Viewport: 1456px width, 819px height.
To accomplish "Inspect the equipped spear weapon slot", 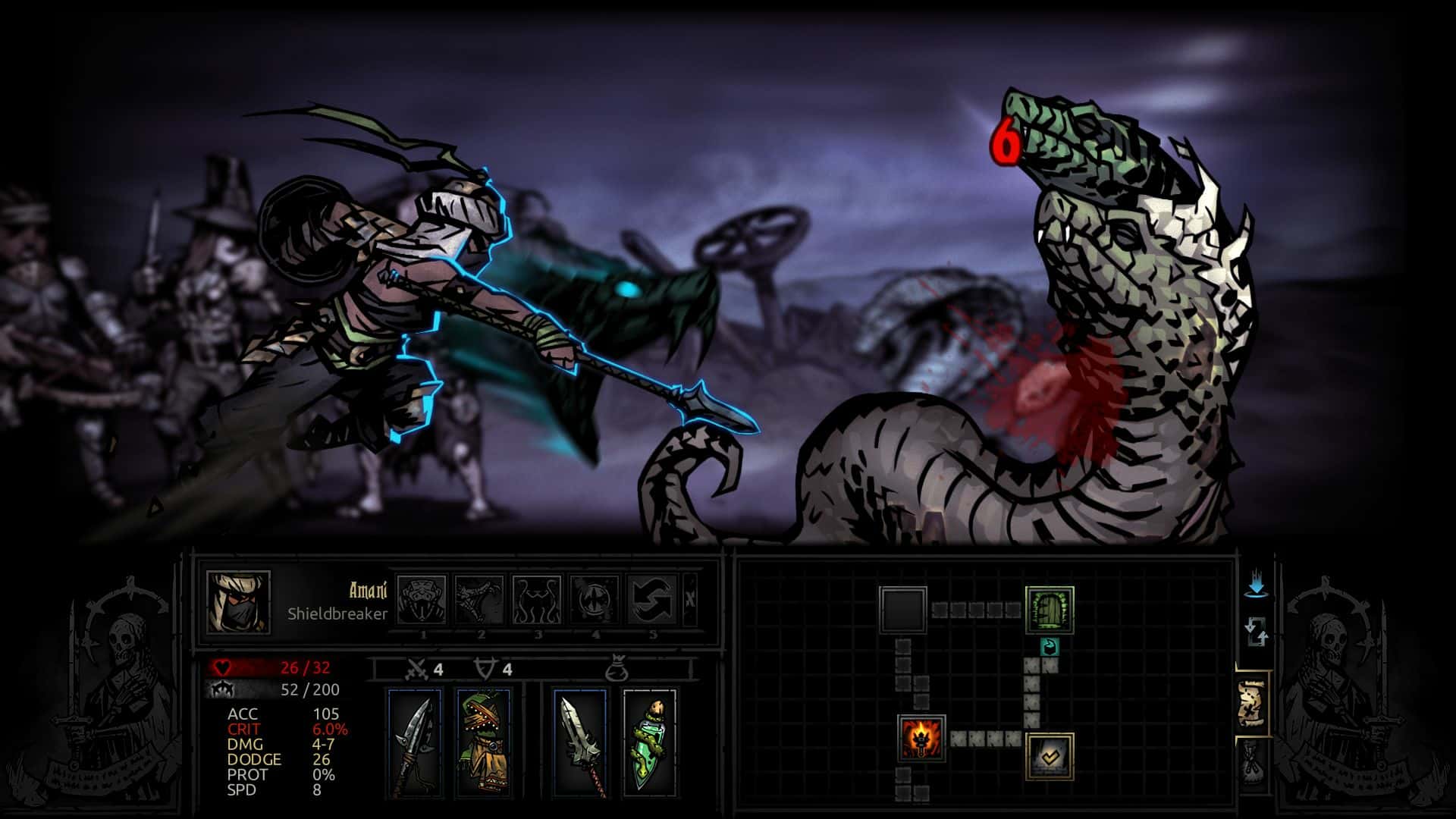I will click(415, 742).
